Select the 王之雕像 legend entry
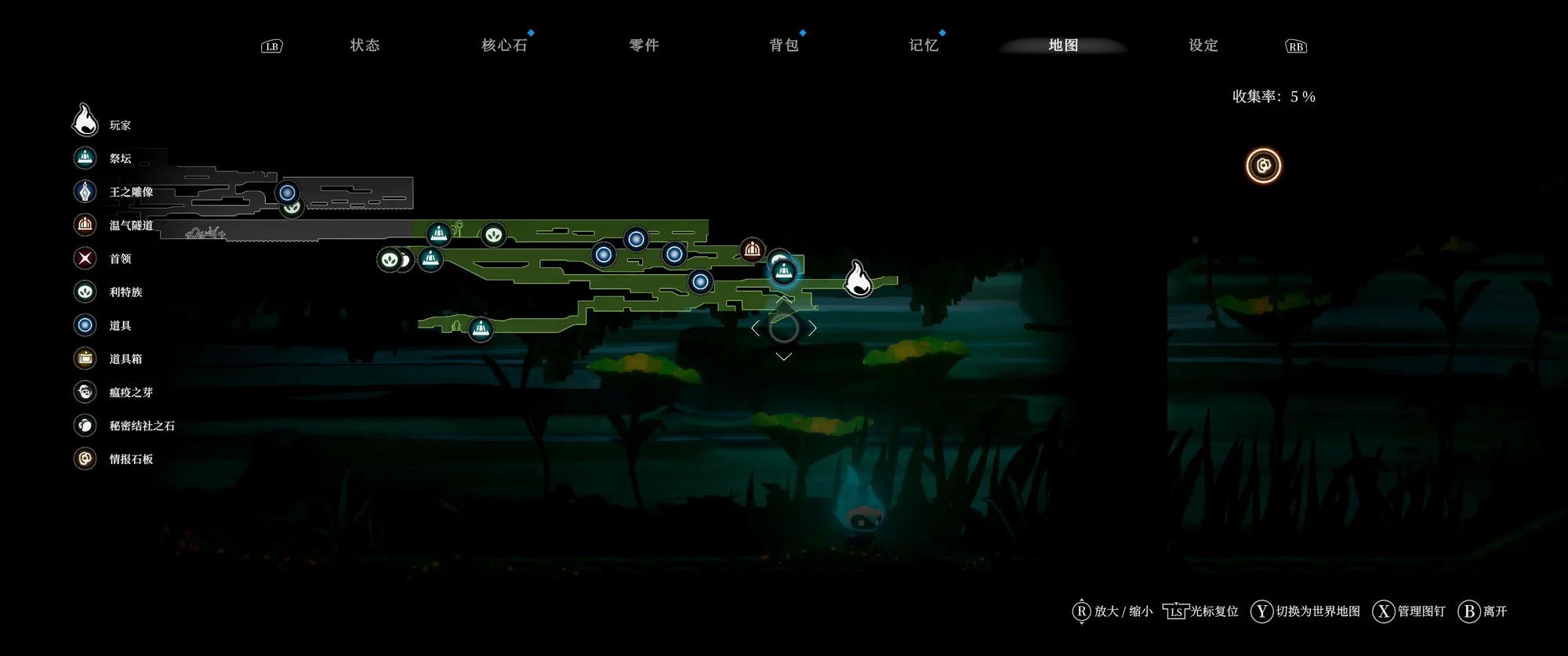Image resolution: width=1568 pixels, height=656 pixels. [x=130, y=192]
